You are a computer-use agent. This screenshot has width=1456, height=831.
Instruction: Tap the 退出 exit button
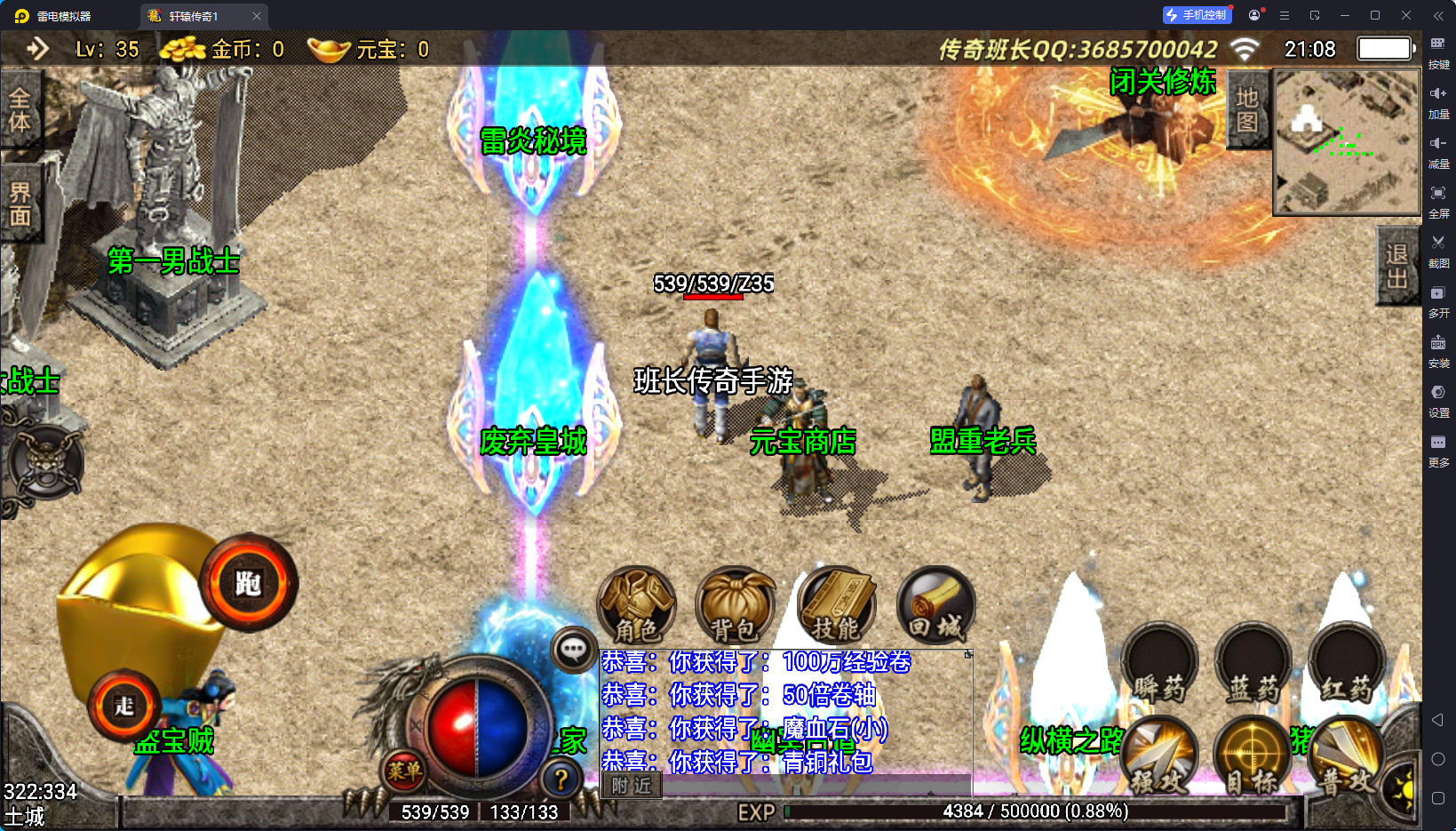1397,266
